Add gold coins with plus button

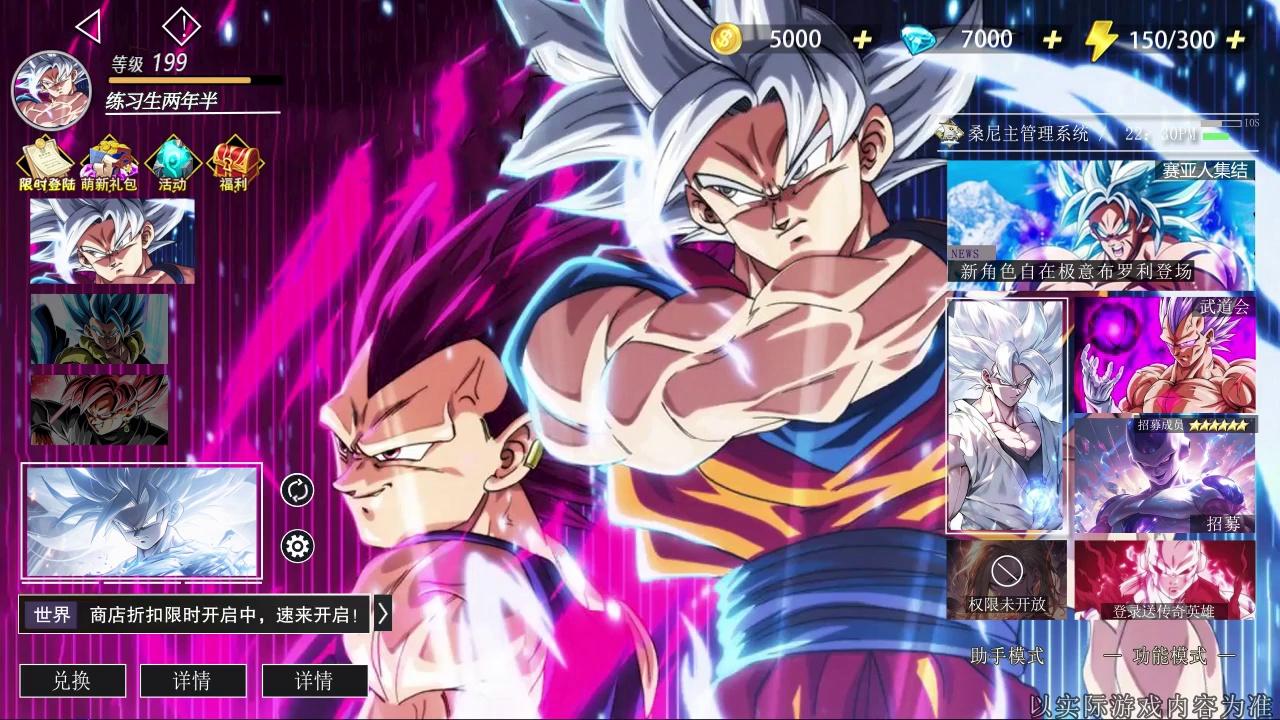(862, 40)
